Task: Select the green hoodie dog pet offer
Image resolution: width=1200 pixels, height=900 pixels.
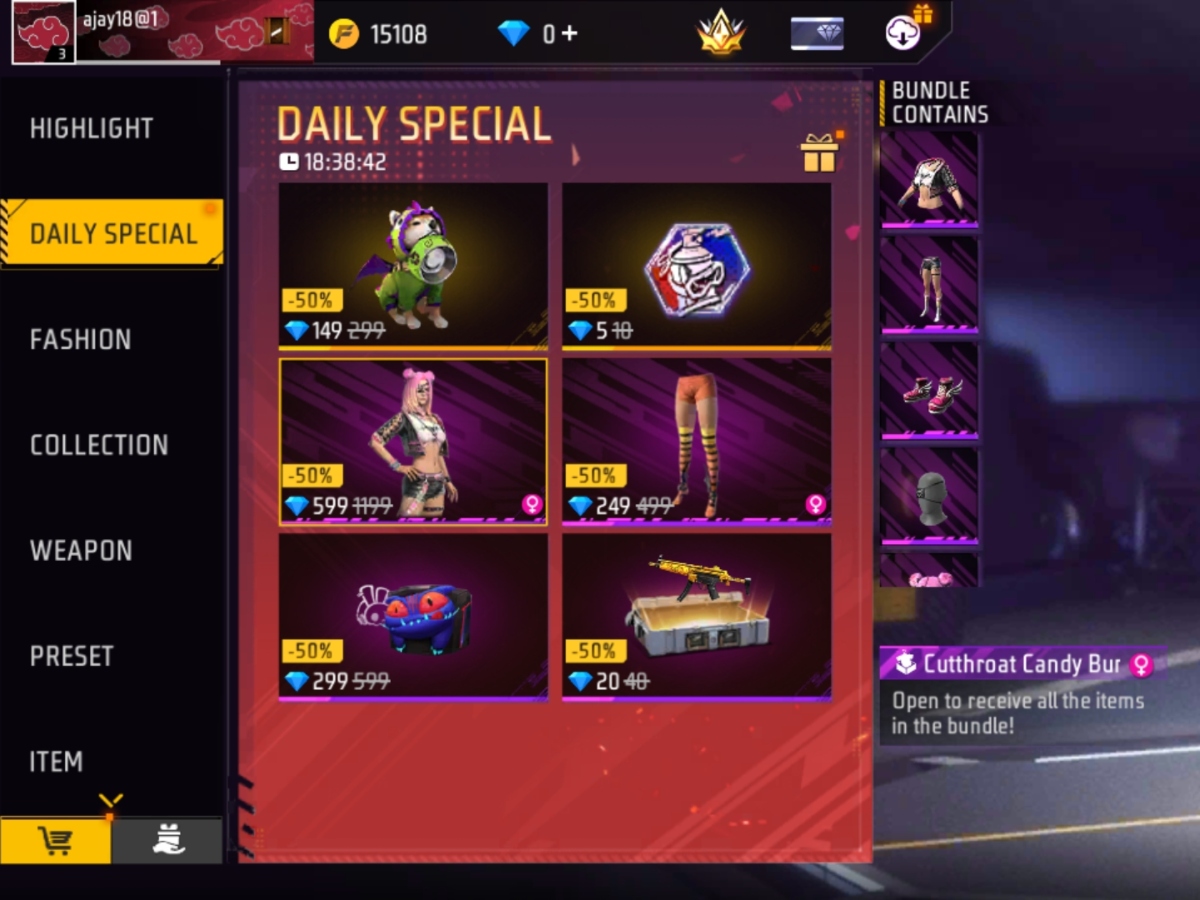Action: coord(413,265)
